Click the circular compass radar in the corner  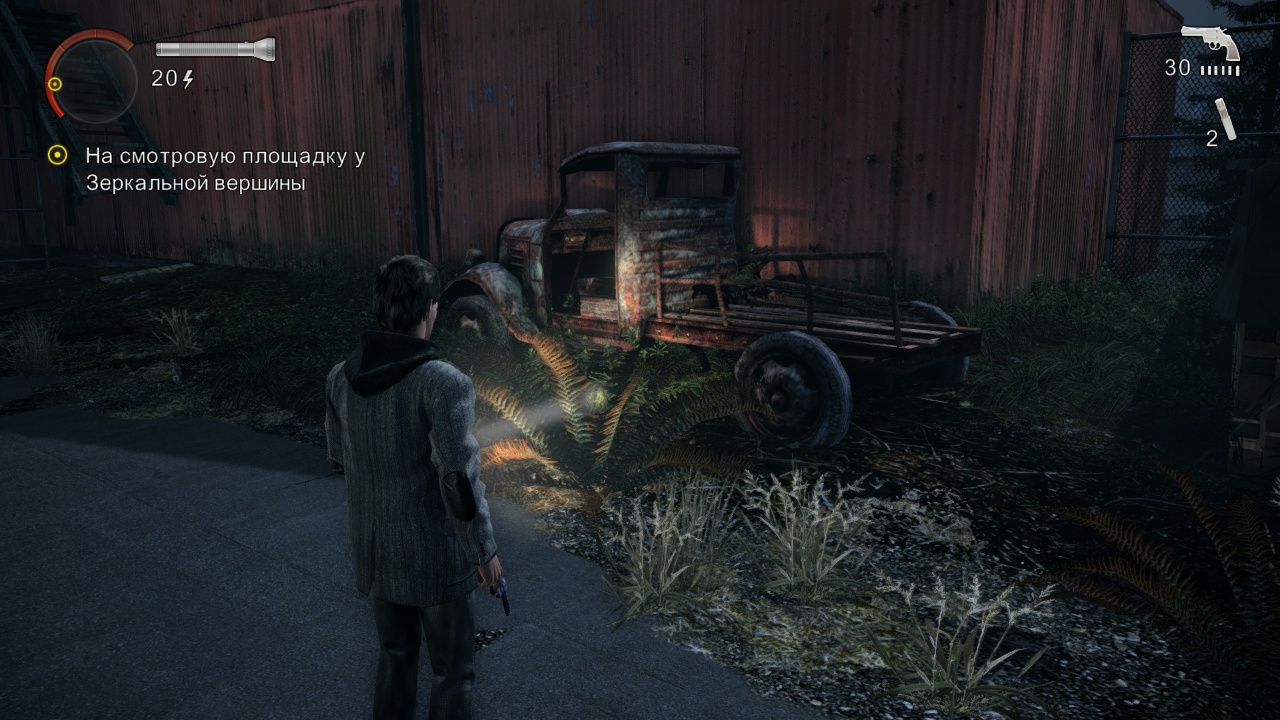click(92, 76)
